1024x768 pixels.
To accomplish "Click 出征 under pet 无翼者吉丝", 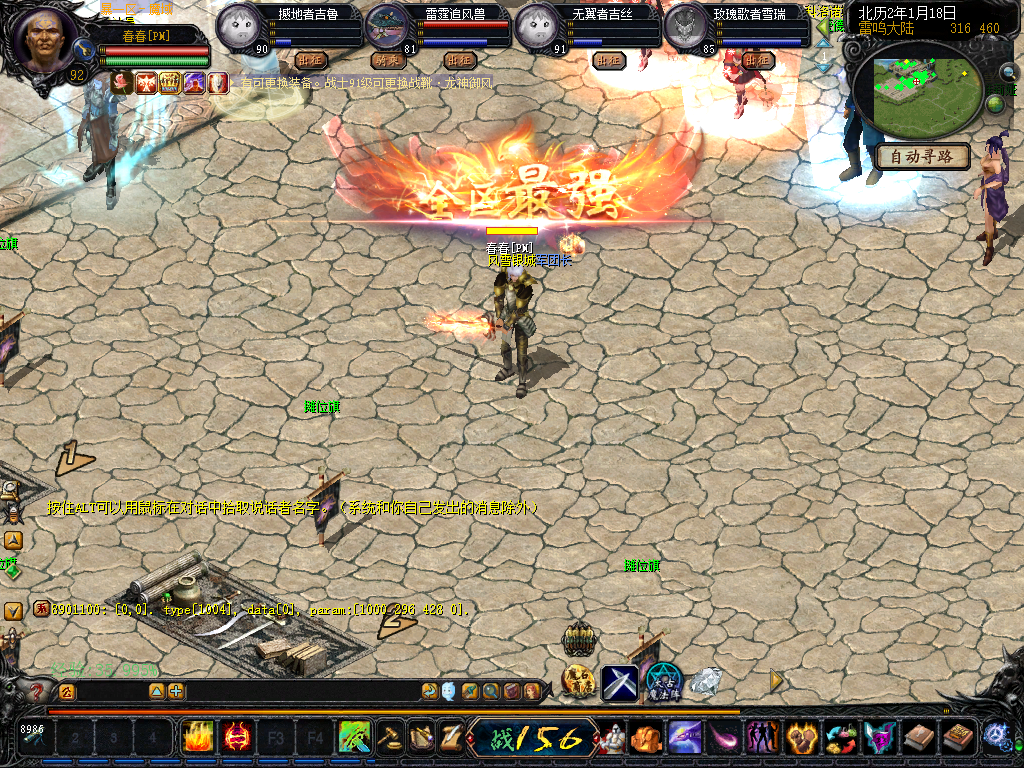I will [x=608, y=60].
